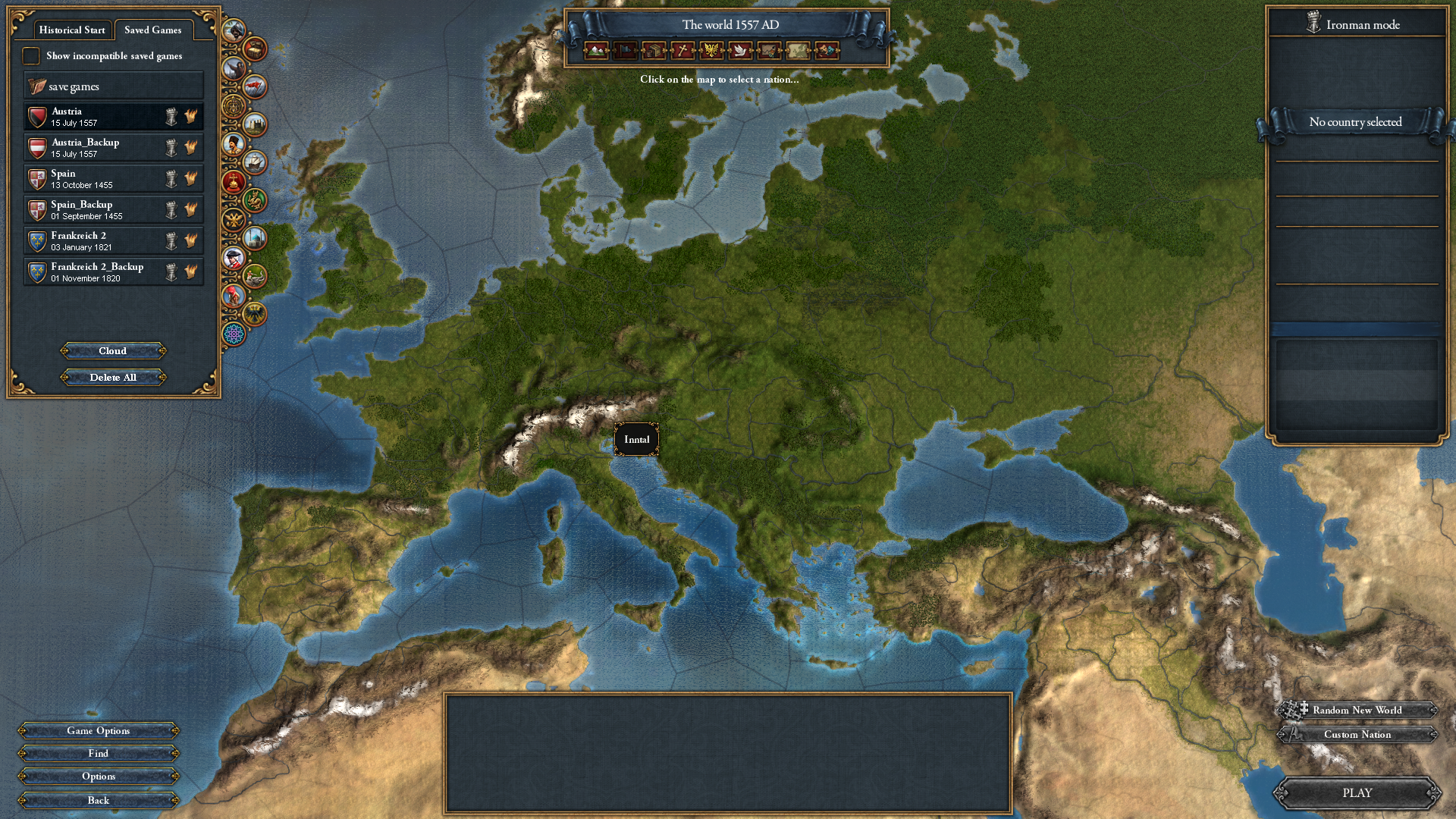Select the conquistador bookmark icon
Image resolution: width=1456 pixels, height=819 pixels.
[234, 30]
